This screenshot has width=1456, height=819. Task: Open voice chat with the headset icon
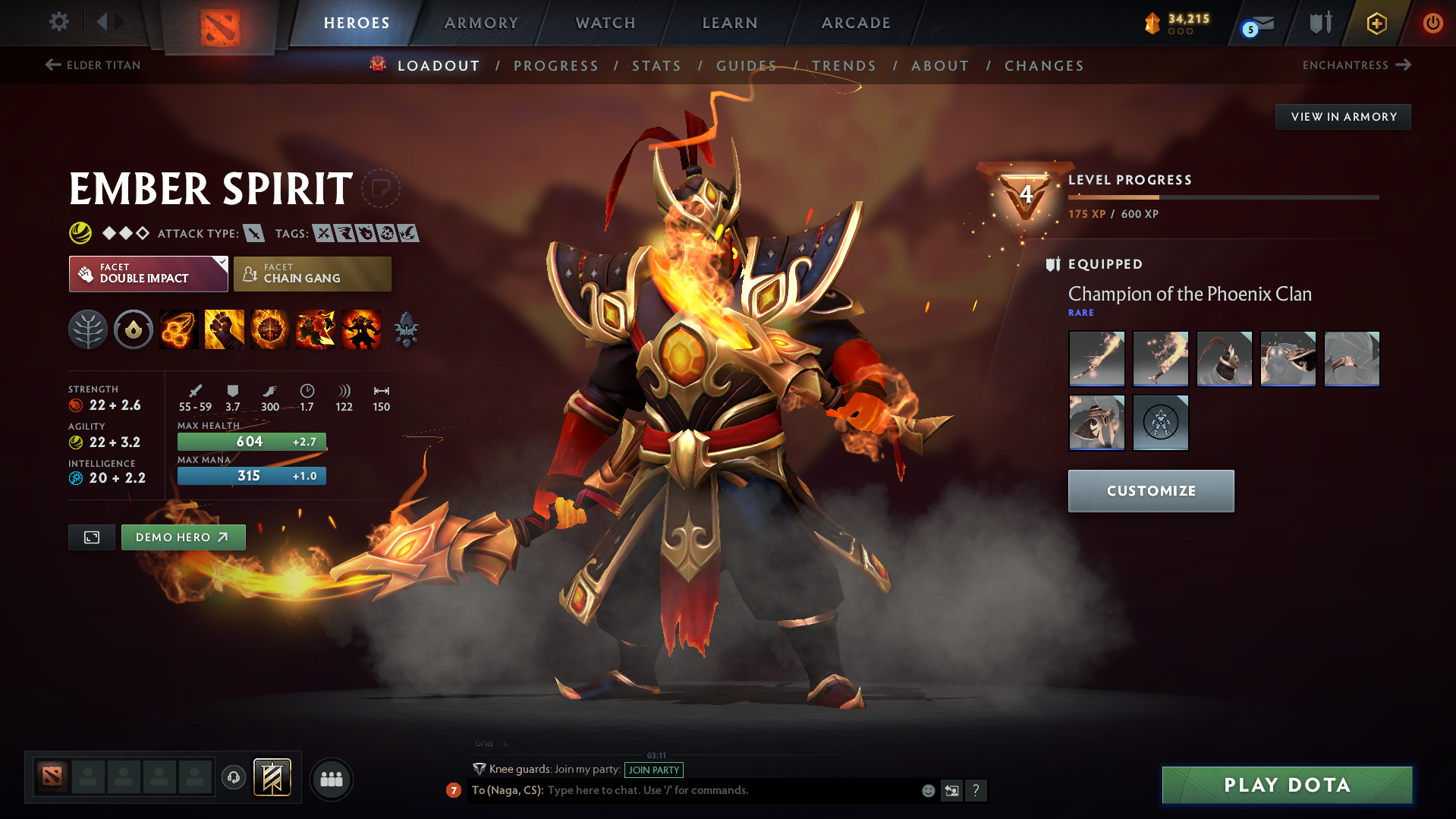[x=233, y=779]
